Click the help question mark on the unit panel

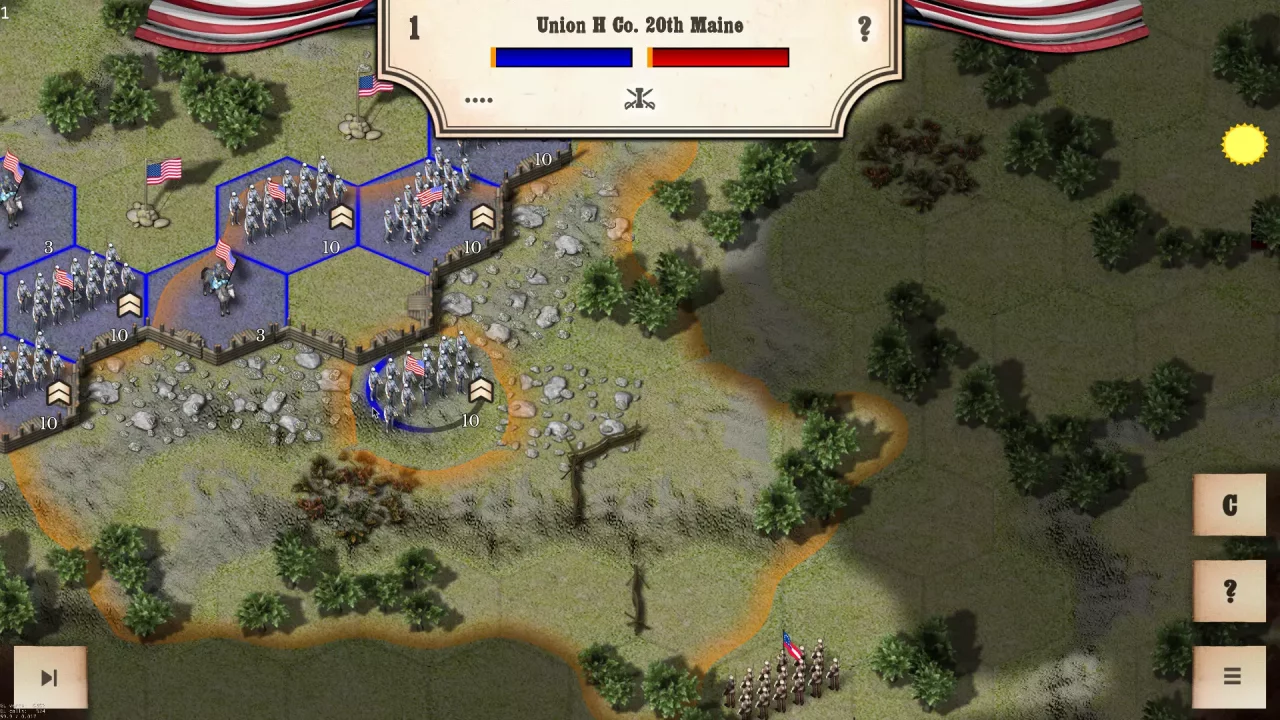tap(864, 27)
